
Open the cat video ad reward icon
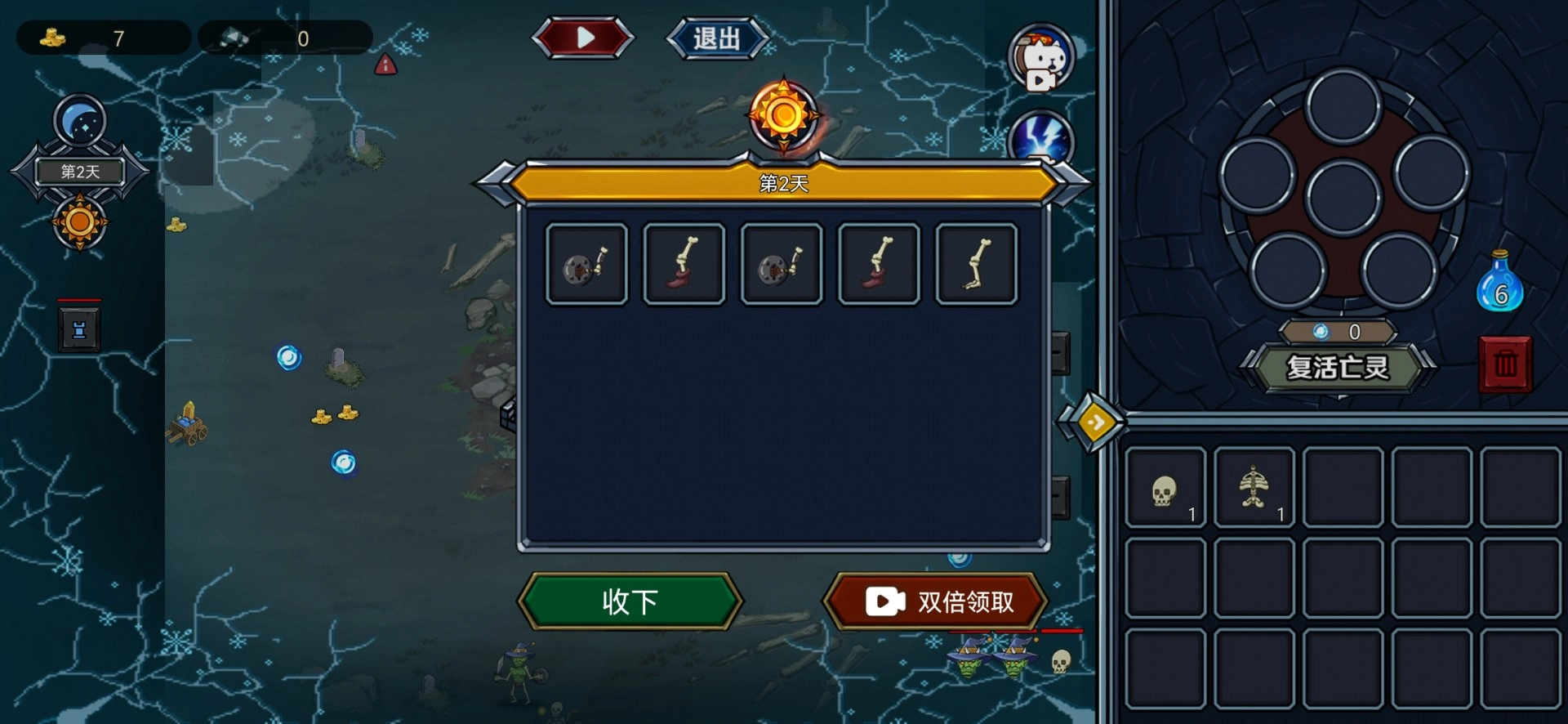[1041, 59]
